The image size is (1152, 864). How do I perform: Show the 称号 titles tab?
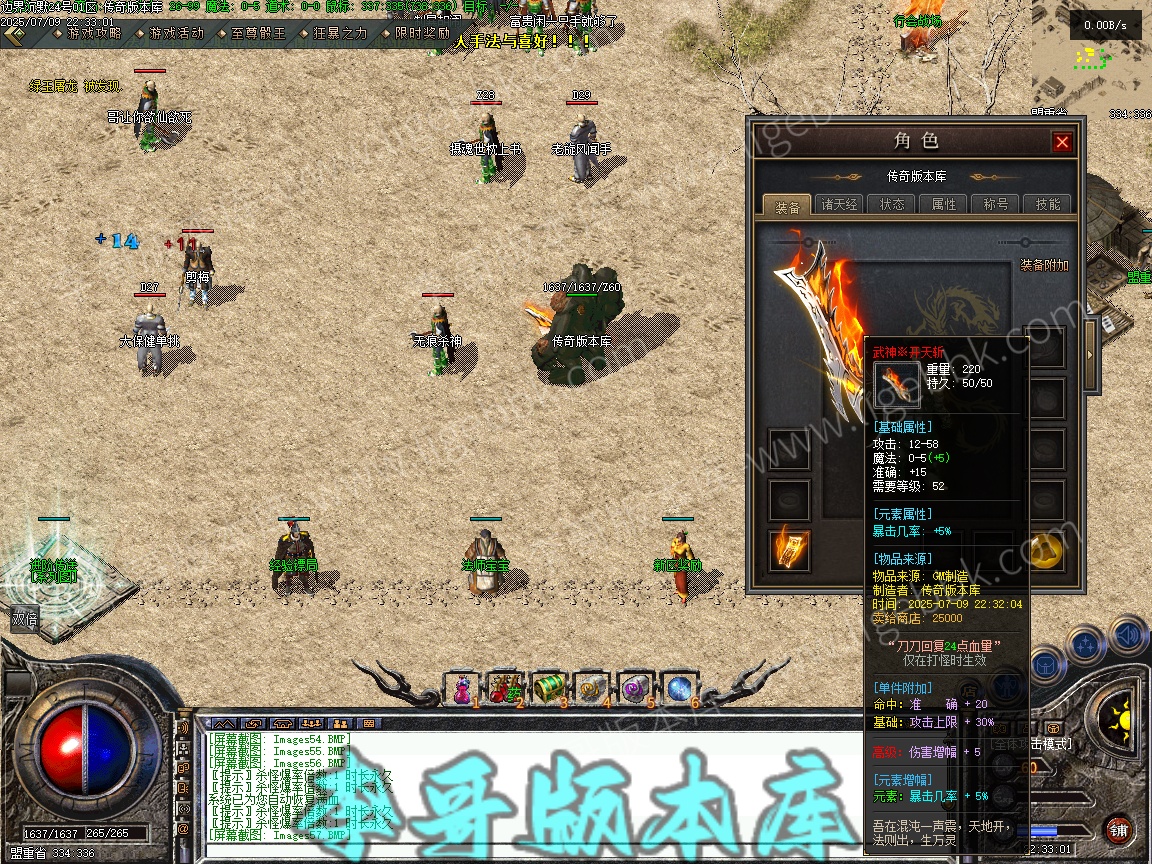[996, 204]
